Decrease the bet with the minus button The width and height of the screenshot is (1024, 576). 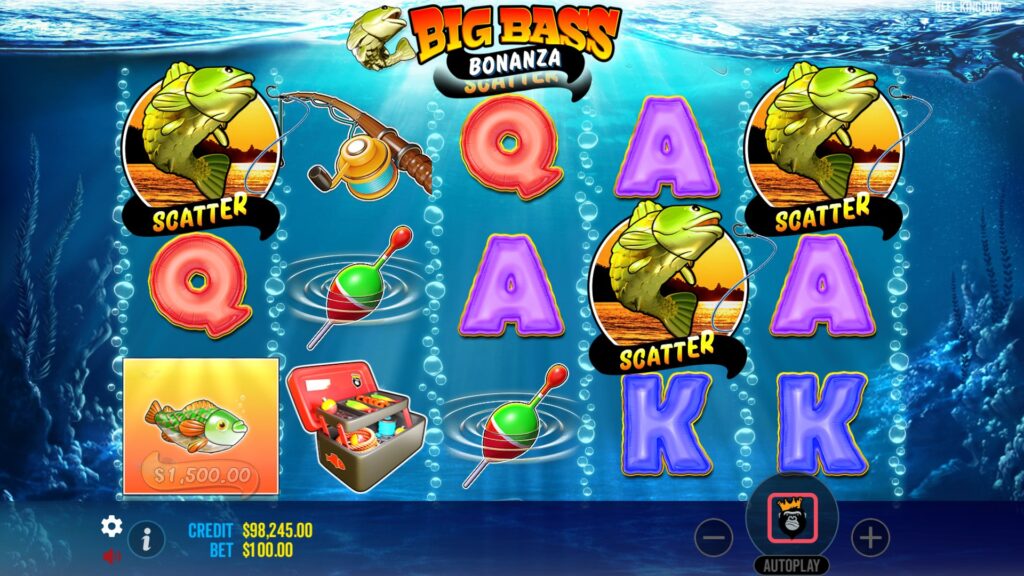click(x=713, y=538)
